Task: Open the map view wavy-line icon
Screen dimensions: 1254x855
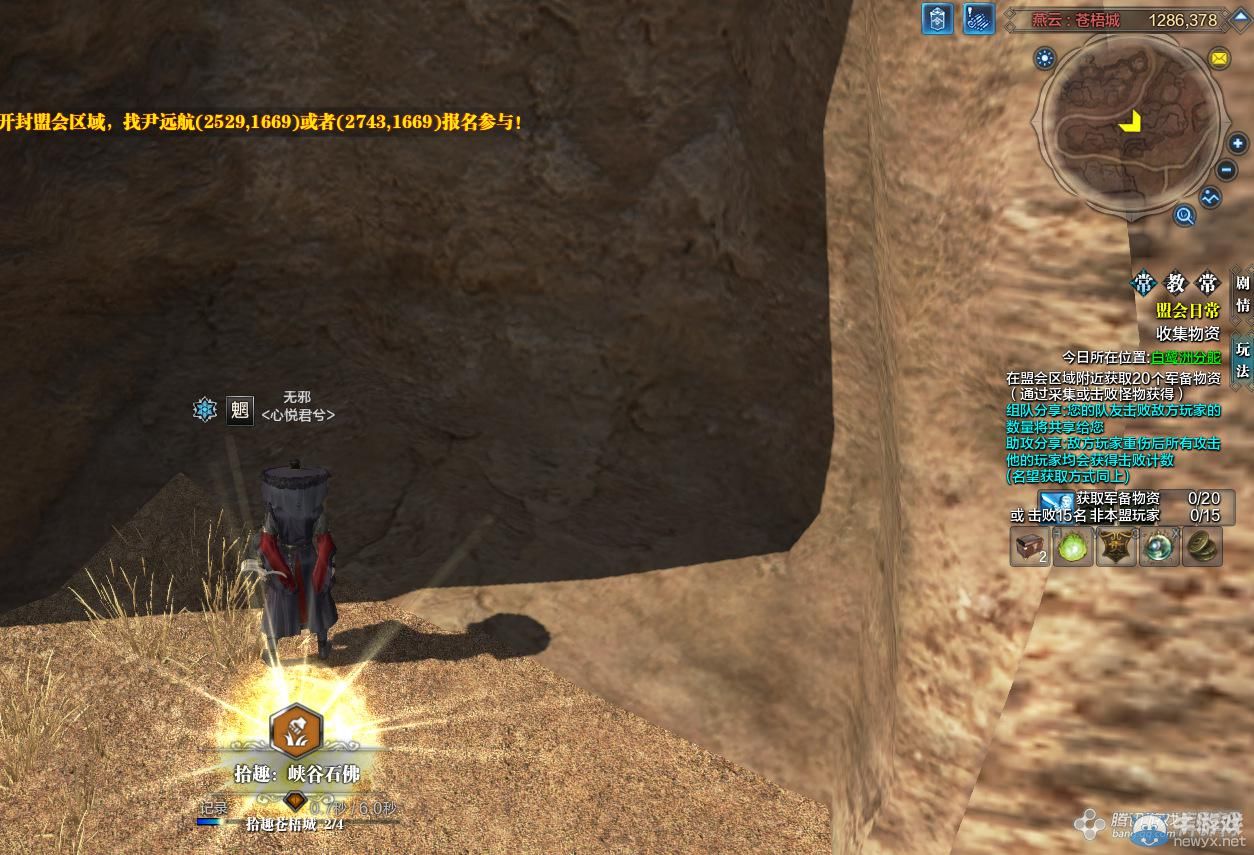Action: pos(1211,197)
